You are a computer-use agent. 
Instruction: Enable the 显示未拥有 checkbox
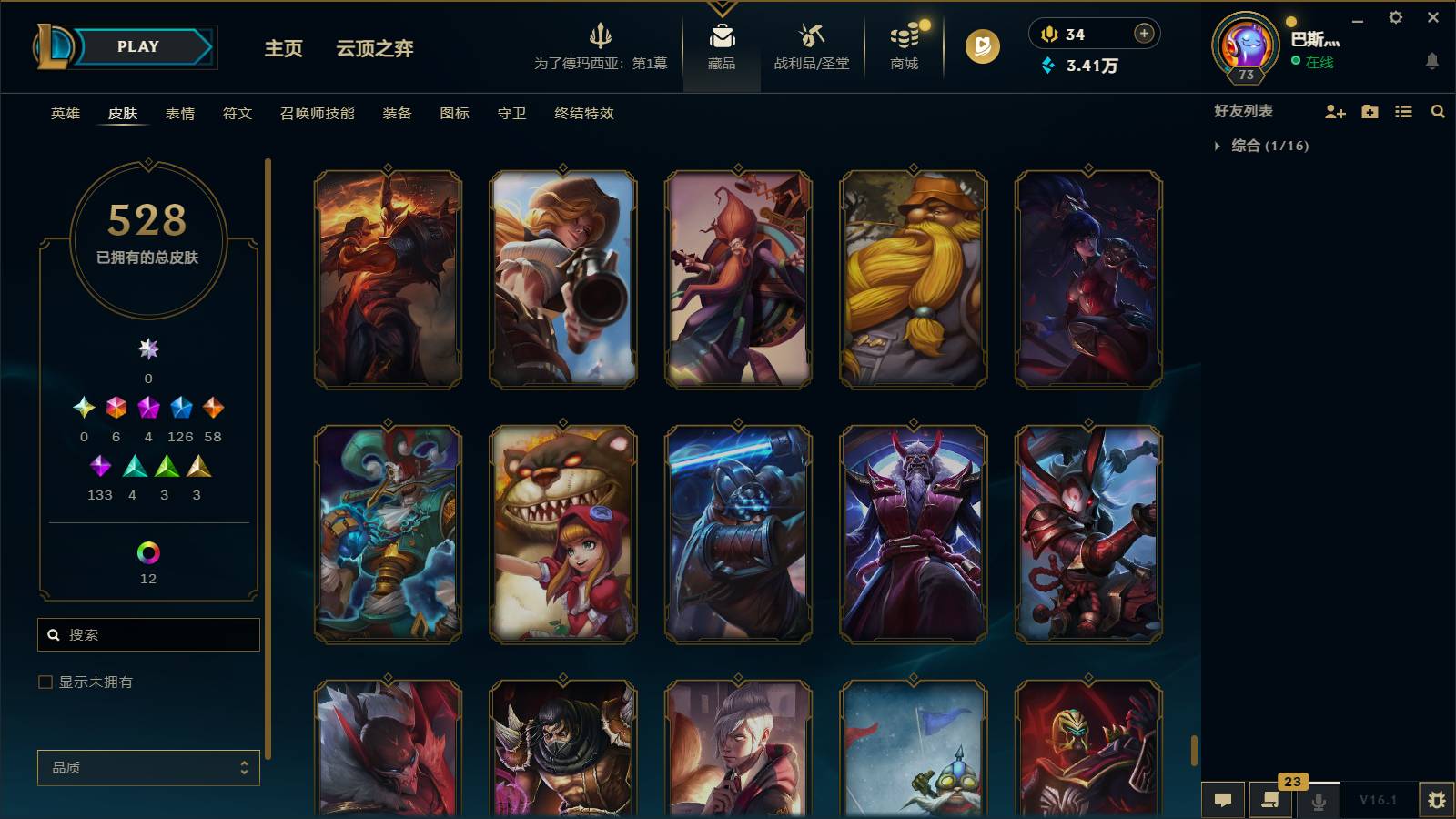[44, 681]
